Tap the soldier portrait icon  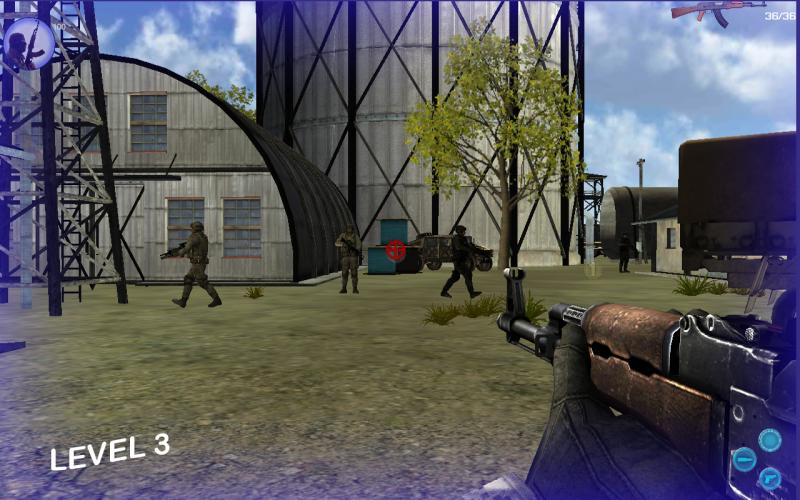[x=28, y=43]
